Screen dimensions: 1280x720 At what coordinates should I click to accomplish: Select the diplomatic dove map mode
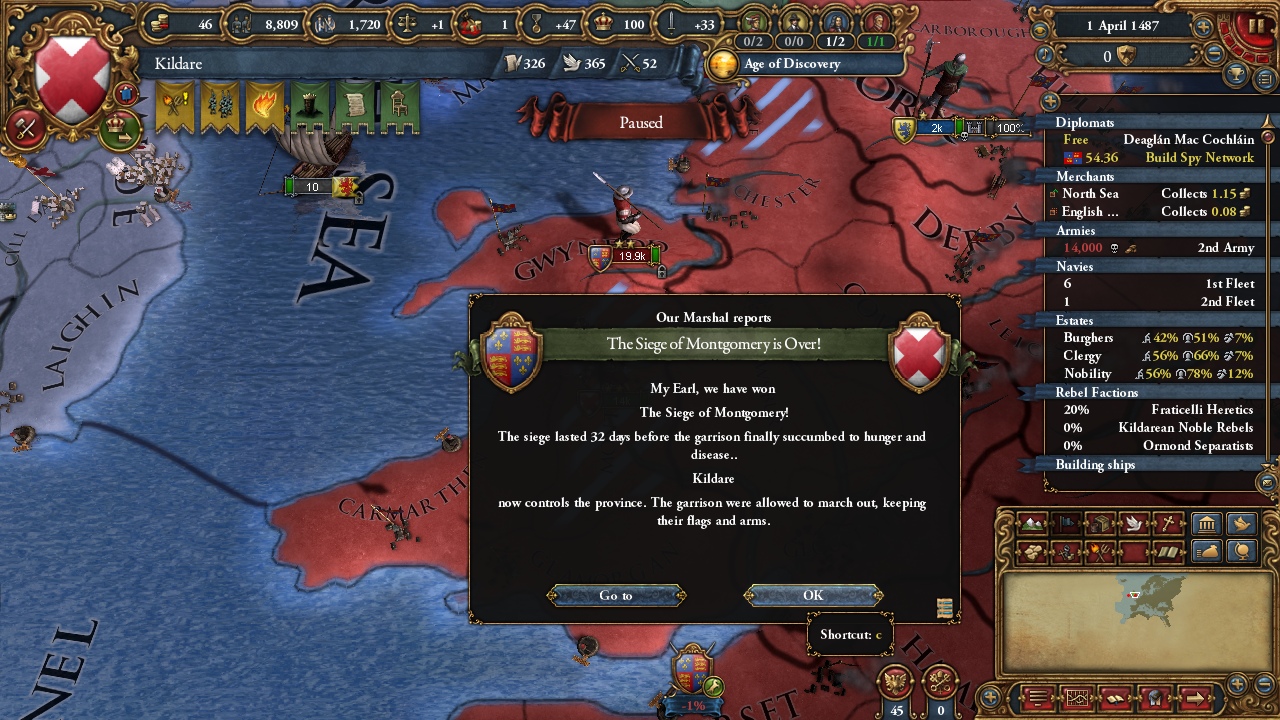point(1134,524)
